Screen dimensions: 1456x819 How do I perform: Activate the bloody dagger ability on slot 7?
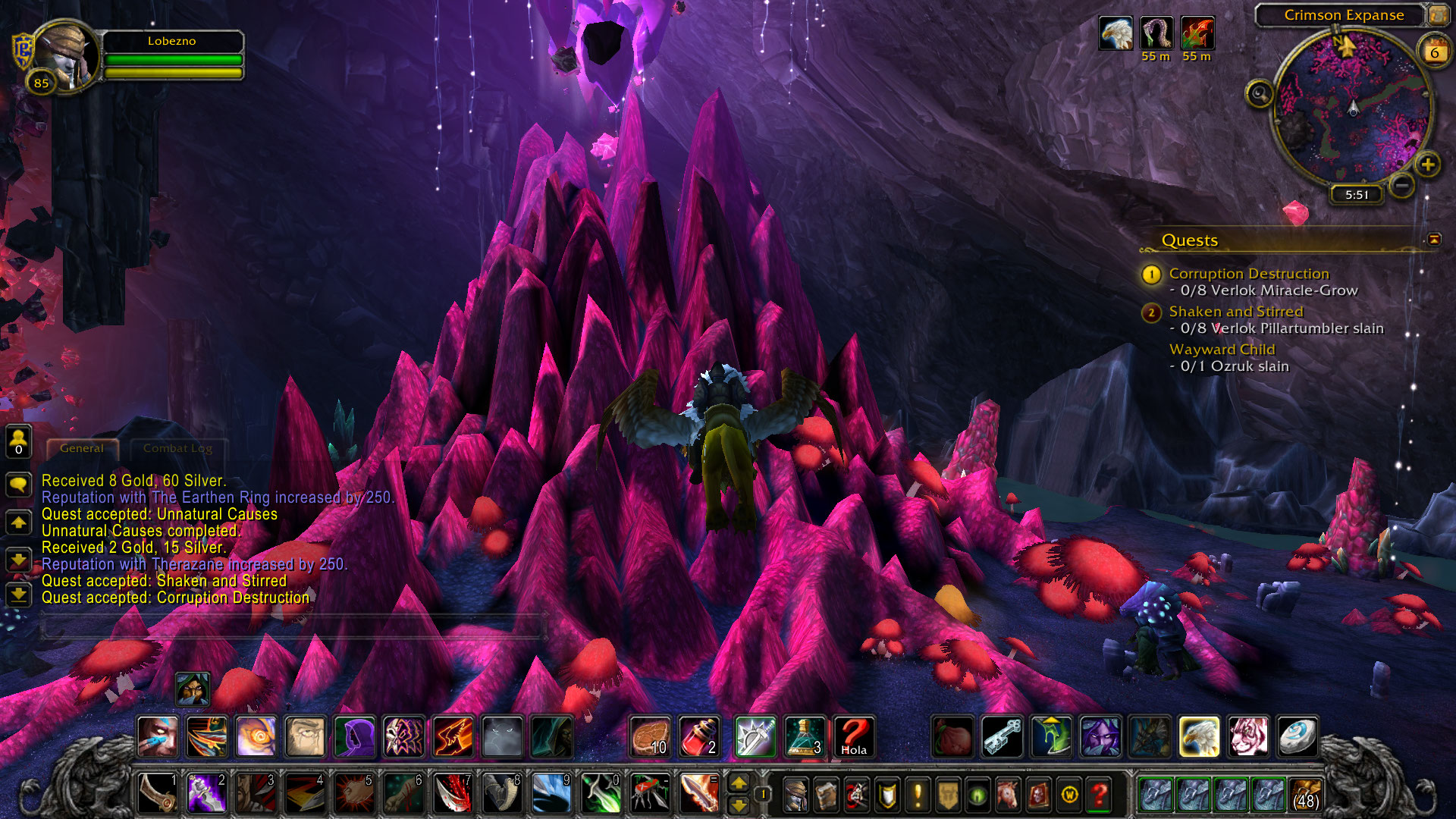453,794
